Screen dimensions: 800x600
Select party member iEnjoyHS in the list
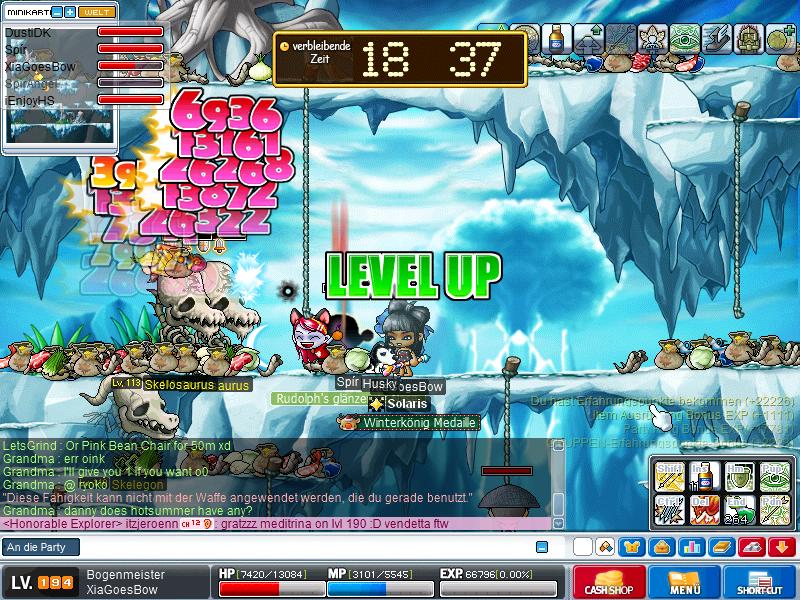point(30,101)
